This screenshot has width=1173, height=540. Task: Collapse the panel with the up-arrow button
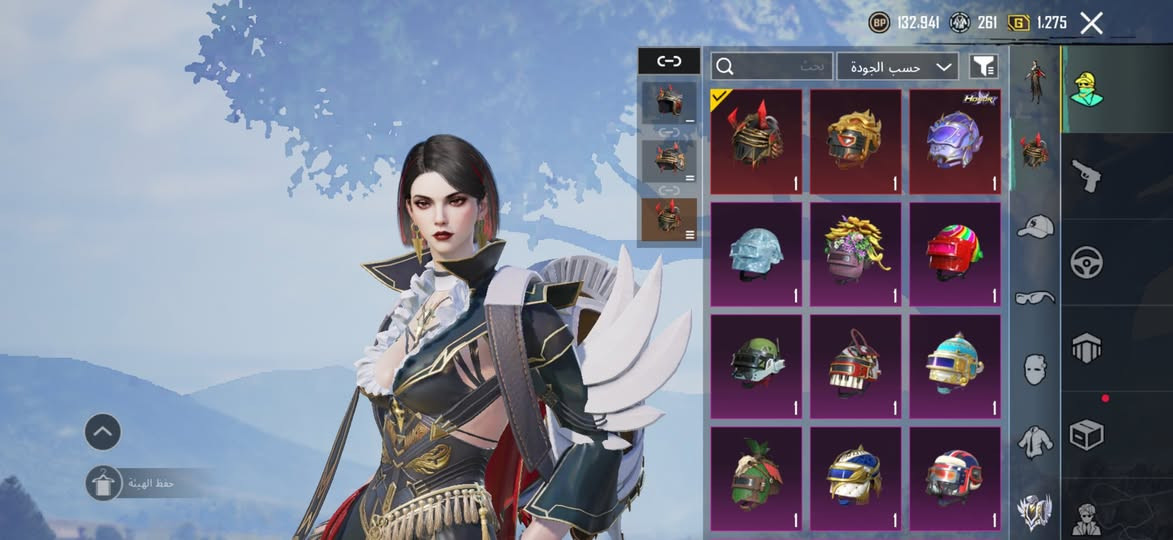[103, 432]
